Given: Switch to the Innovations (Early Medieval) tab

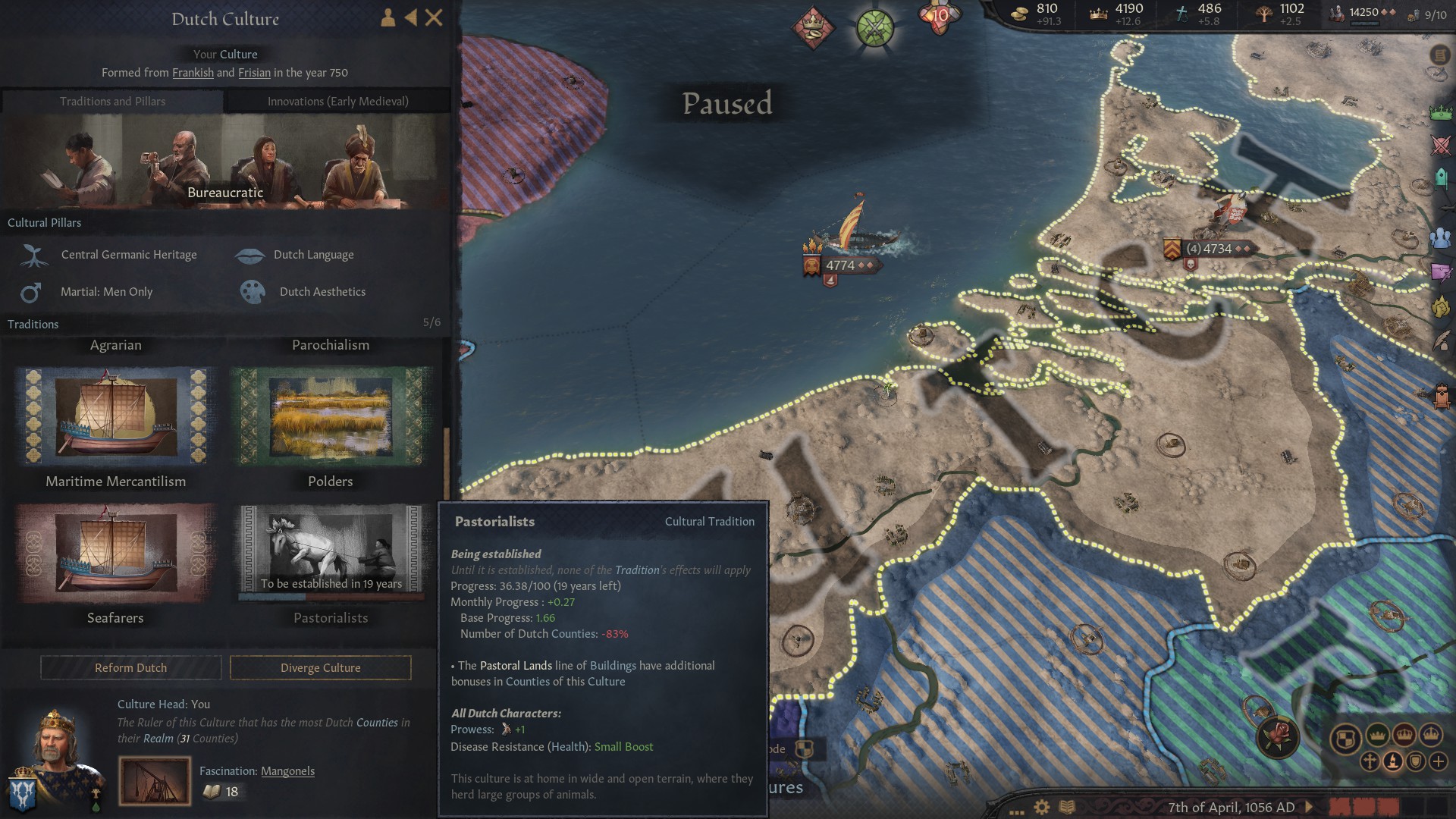Looking at the screenshot, I should click(x=337, y=101).
